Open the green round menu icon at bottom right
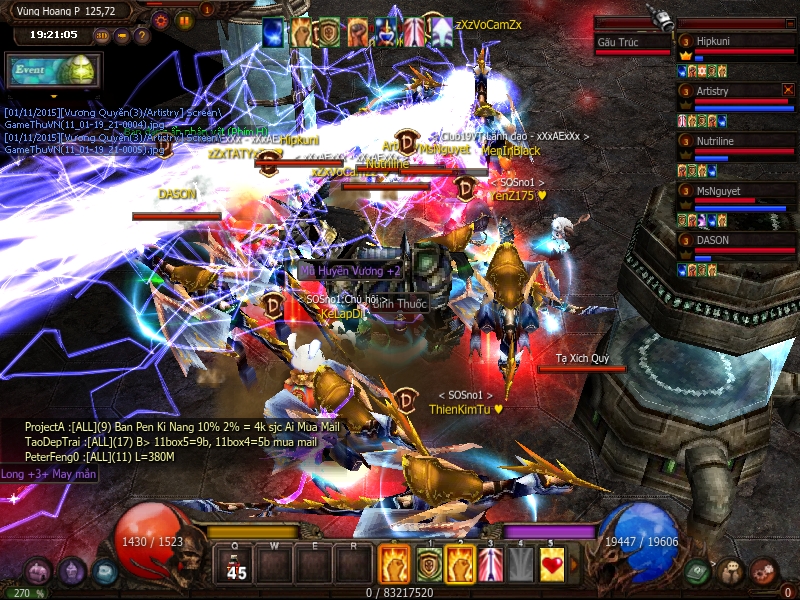Image resolution: width=800 pixels, height=600 pixels. (x=698, y=572)
